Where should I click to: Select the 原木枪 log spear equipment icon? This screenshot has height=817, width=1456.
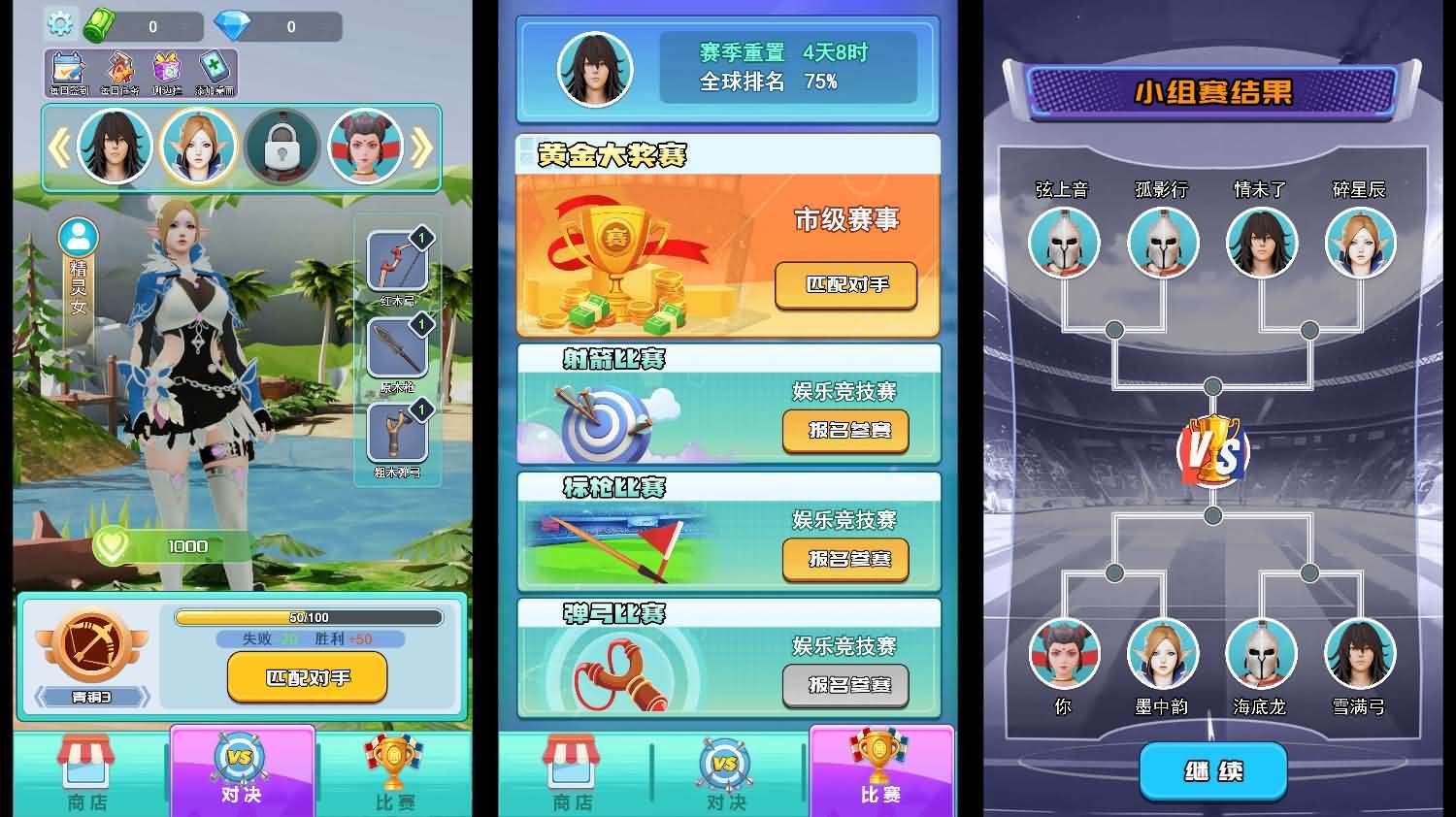click(x=398, y=349)
